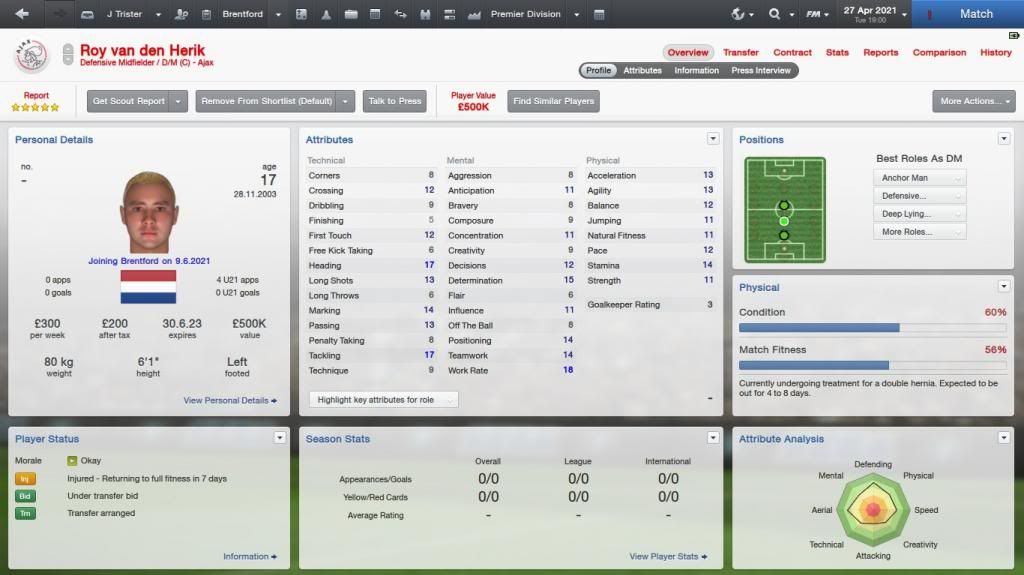The width and height of the screenshot is (1024, 575).
Task: Choose Talk to Press
Action: pos(395,101)
